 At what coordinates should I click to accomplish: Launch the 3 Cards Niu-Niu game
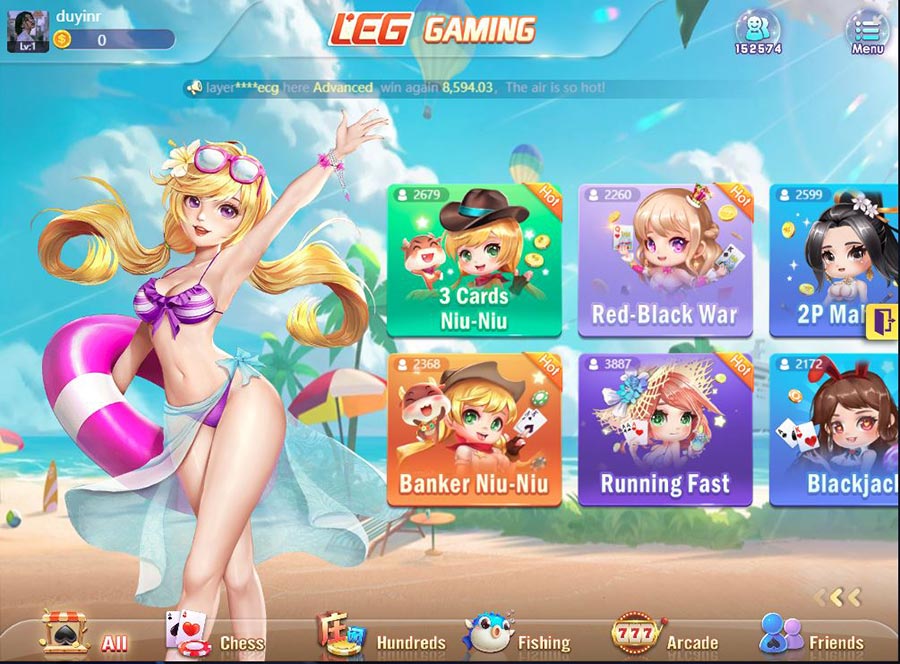tap(474, 260)
